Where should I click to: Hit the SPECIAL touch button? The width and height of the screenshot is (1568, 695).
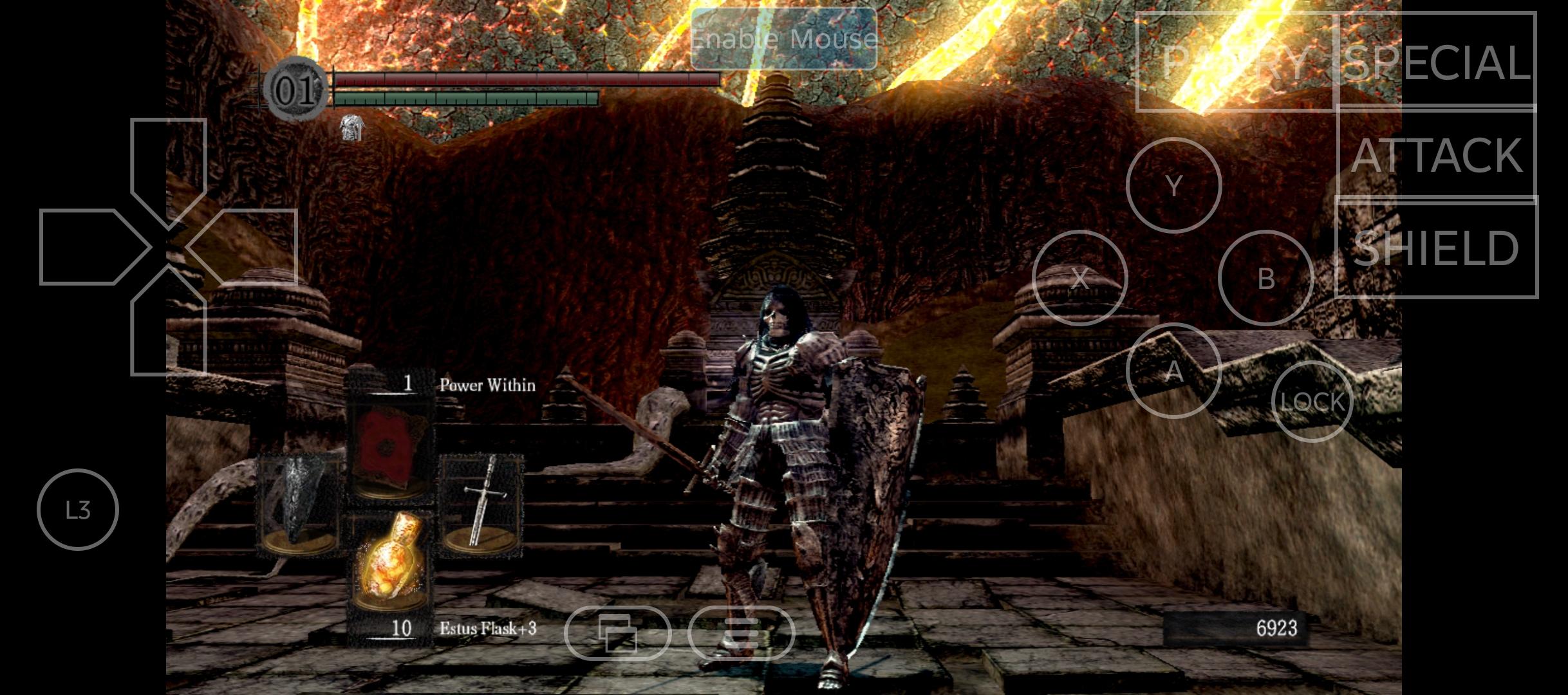[1437, 61]
